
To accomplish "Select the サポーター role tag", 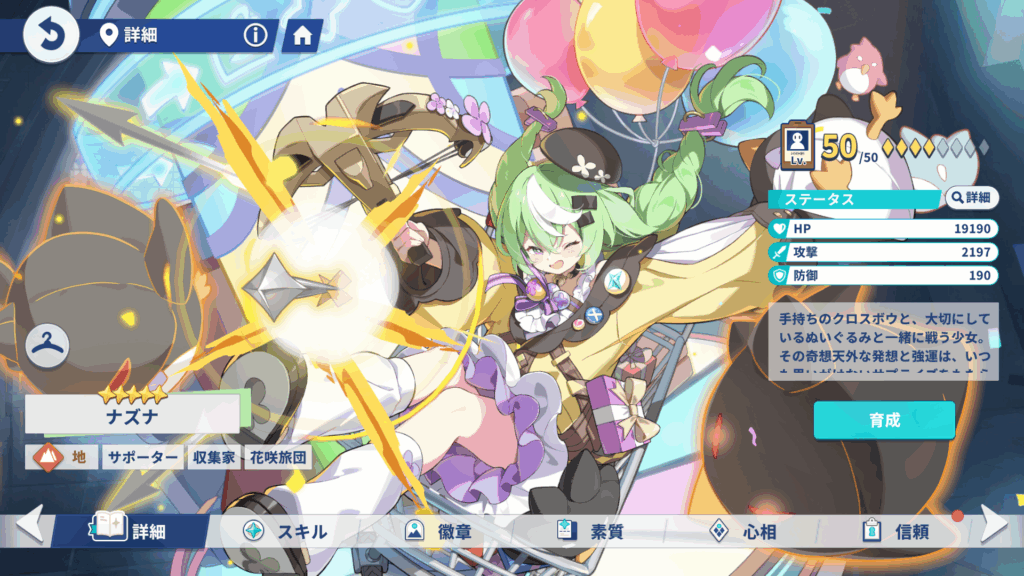I will pyautogui.click(x=143, y=458).
